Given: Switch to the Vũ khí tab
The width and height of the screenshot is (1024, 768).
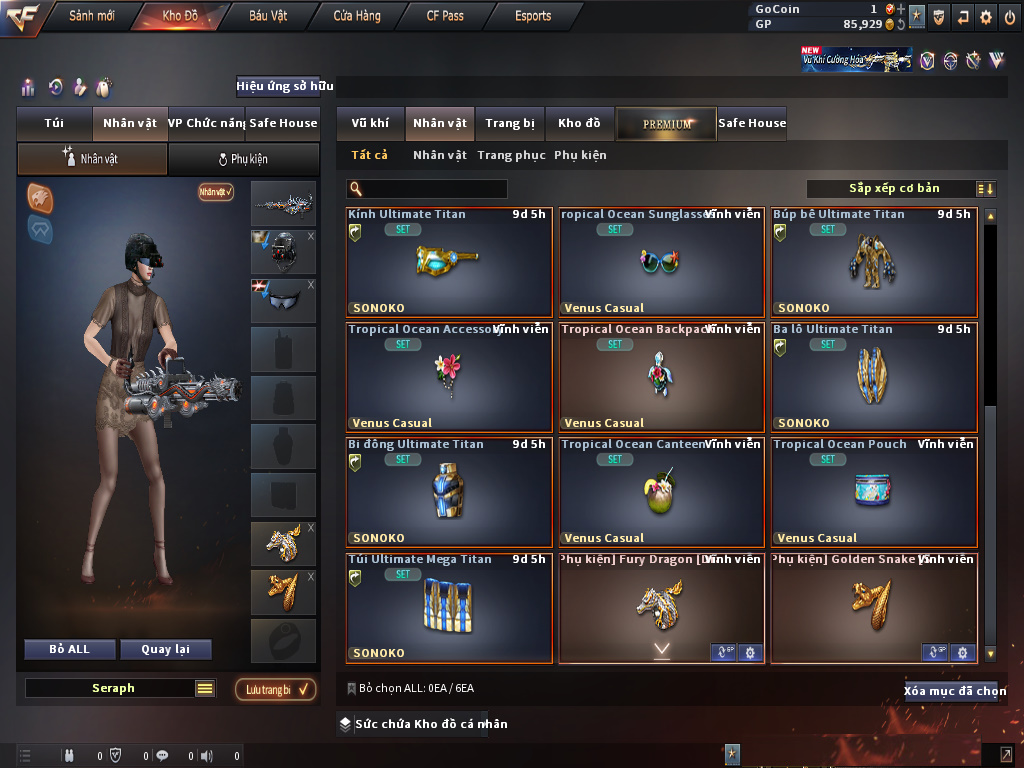Looking at the screenshot, I should (370, 123).
